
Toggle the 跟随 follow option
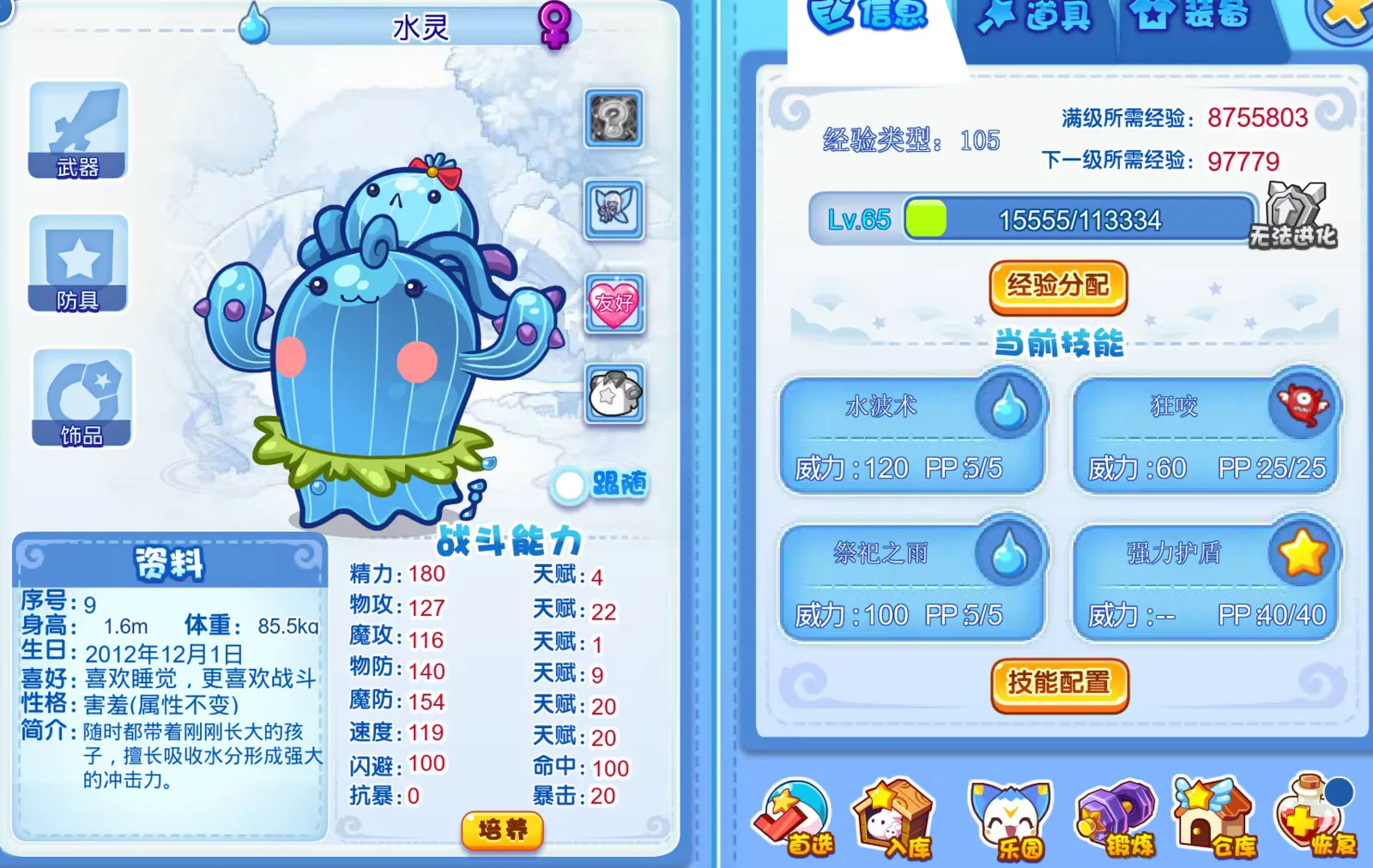570,483
